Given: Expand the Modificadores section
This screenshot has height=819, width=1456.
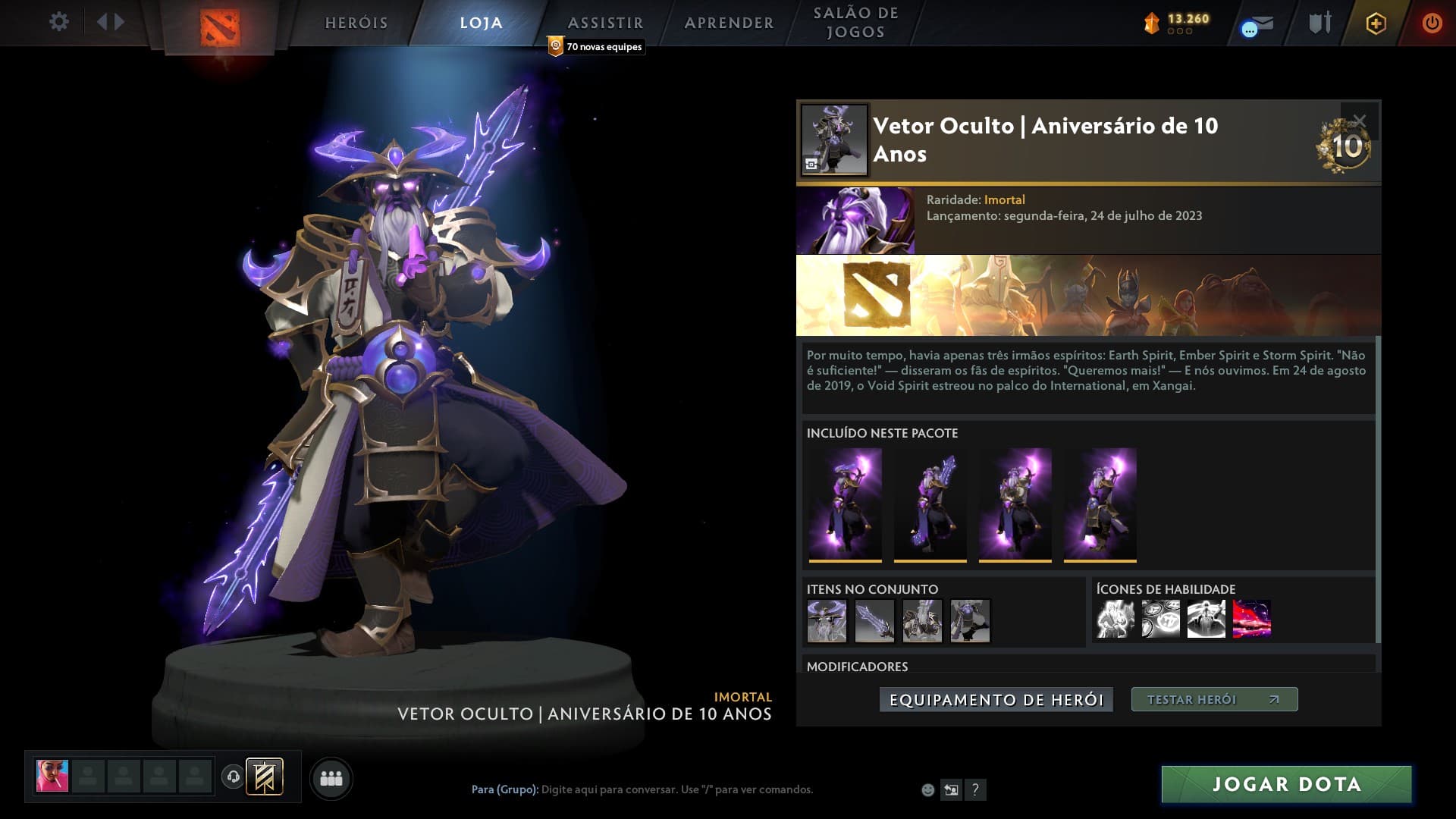Looking at the screenshot, I should tap(856, 667).
